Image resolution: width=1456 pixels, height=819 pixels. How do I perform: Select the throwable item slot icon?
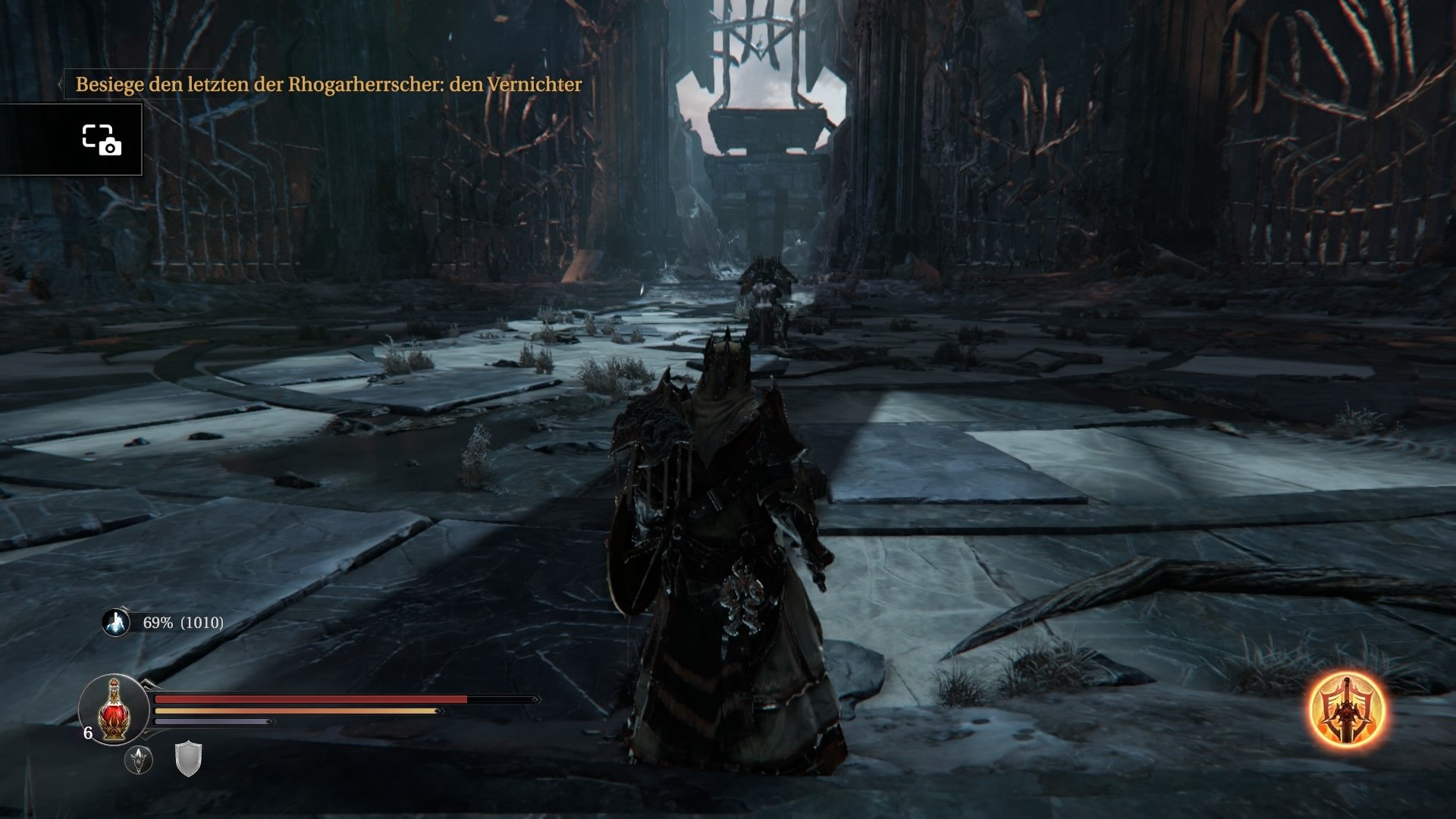point(139,760)
